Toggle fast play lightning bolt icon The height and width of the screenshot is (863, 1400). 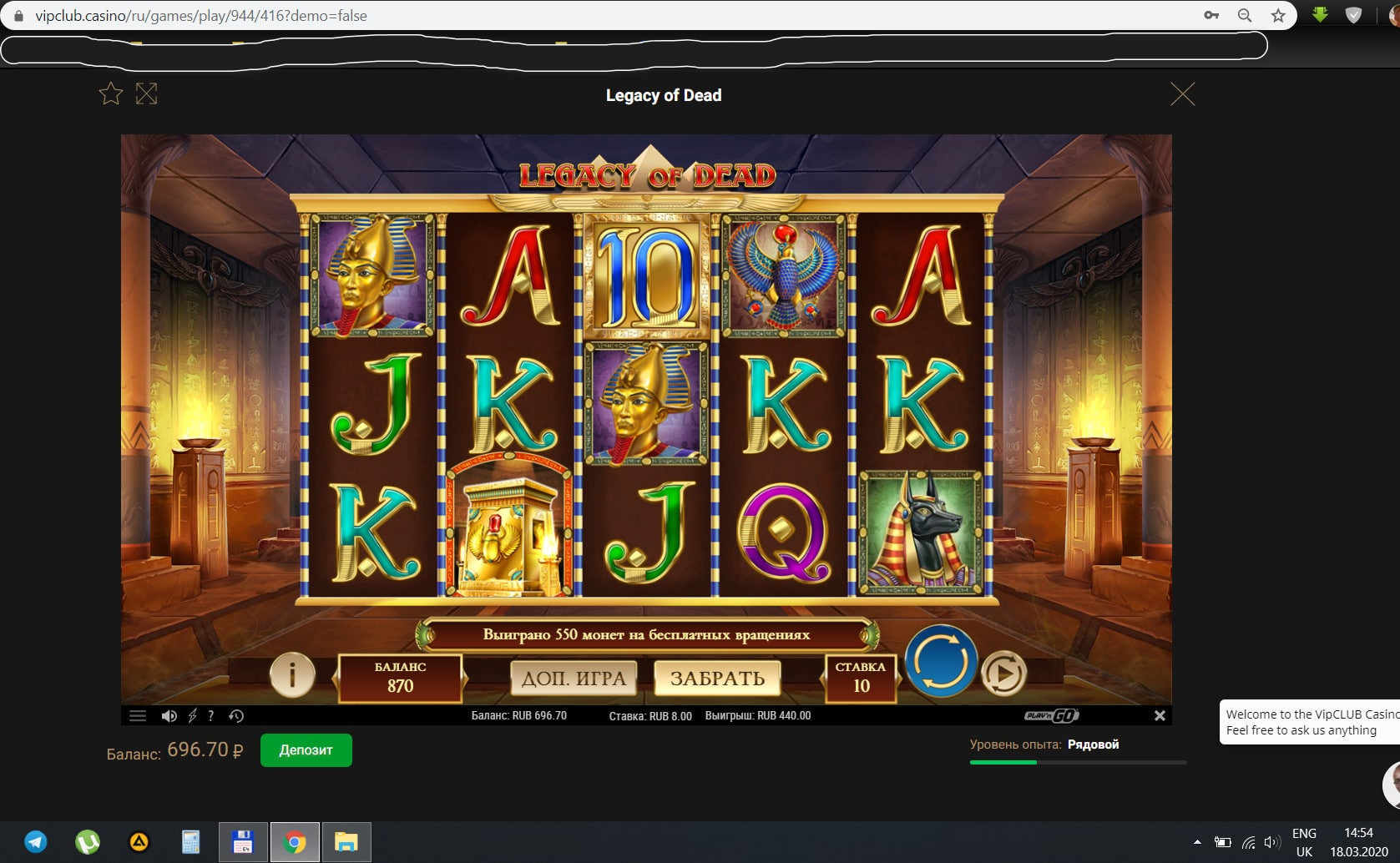tap(192, 716)
